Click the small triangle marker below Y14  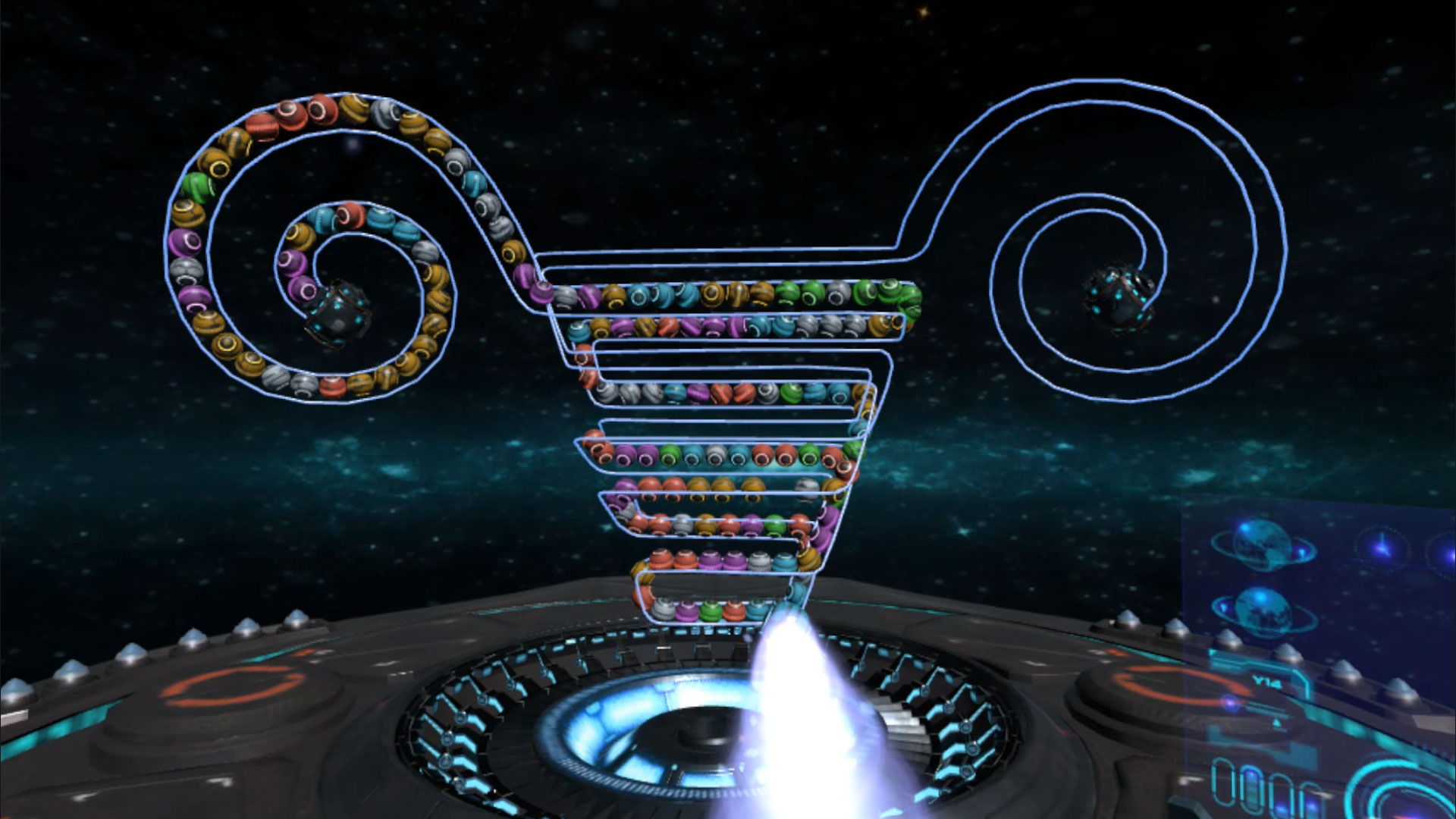[x=1276, y=721]
